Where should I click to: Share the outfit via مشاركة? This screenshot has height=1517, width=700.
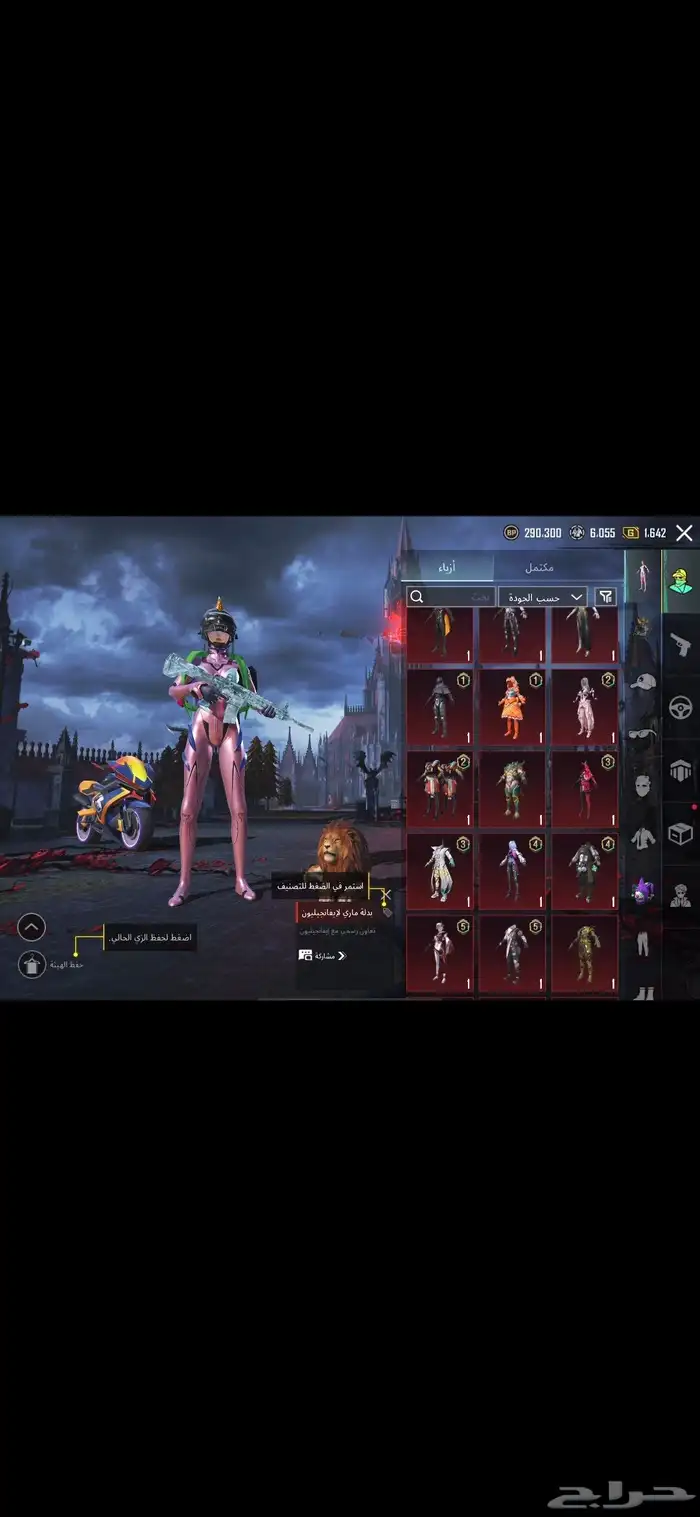pyautogui.click(x=324, y=955)
